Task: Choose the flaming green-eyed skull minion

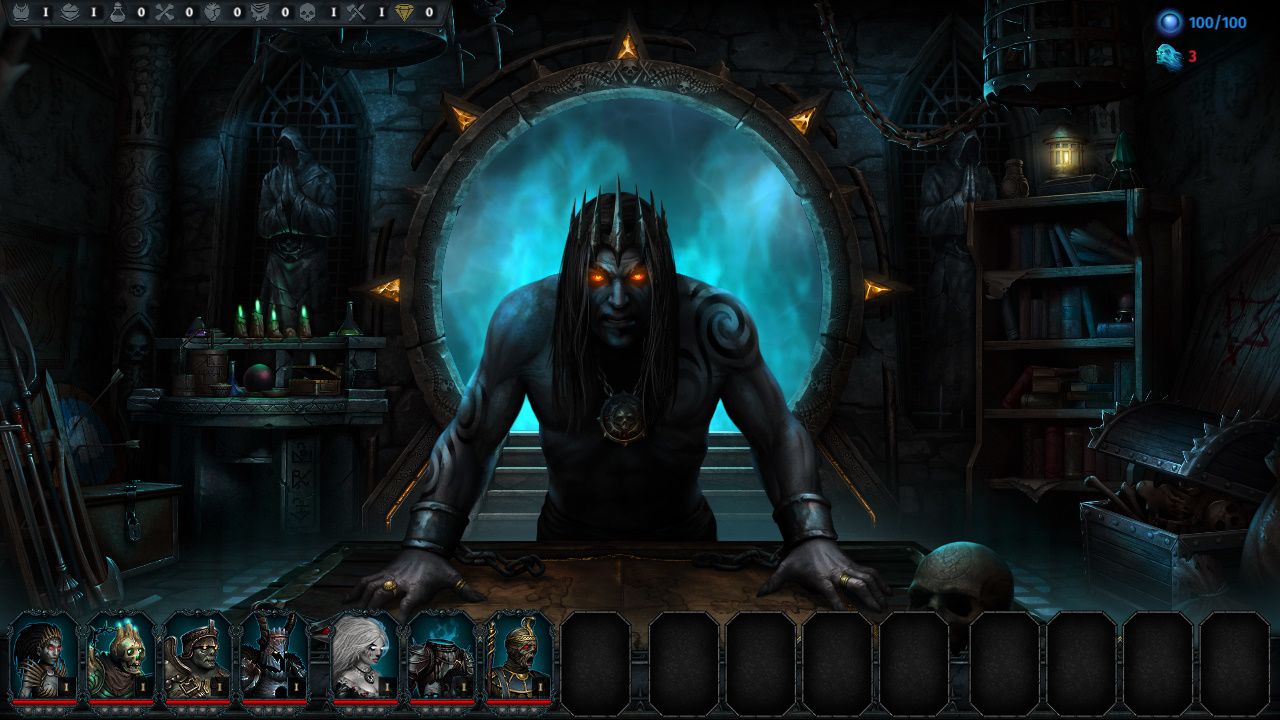Action: pos(121,656)
